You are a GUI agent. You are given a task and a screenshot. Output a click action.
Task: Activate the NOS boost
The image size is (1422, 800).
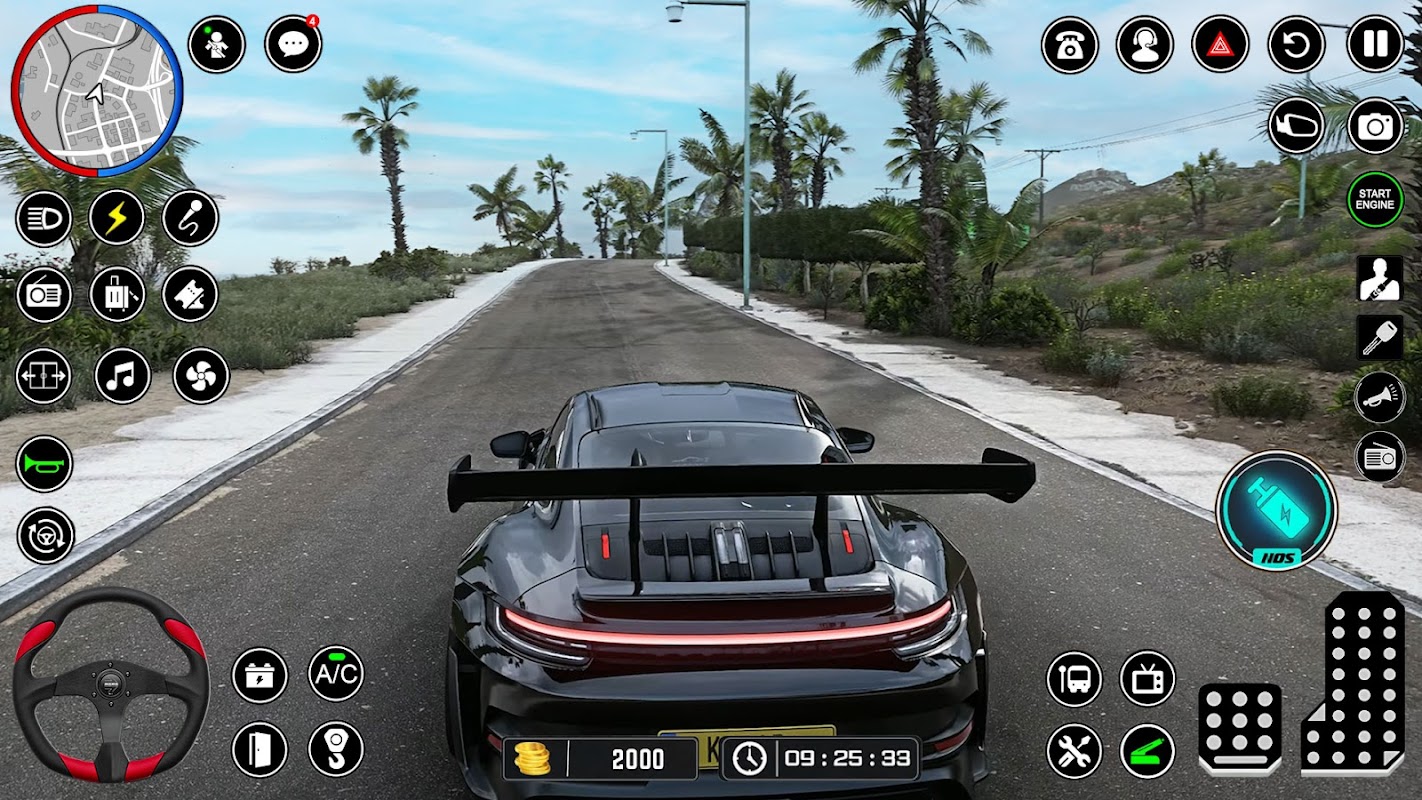point(1276,510)
